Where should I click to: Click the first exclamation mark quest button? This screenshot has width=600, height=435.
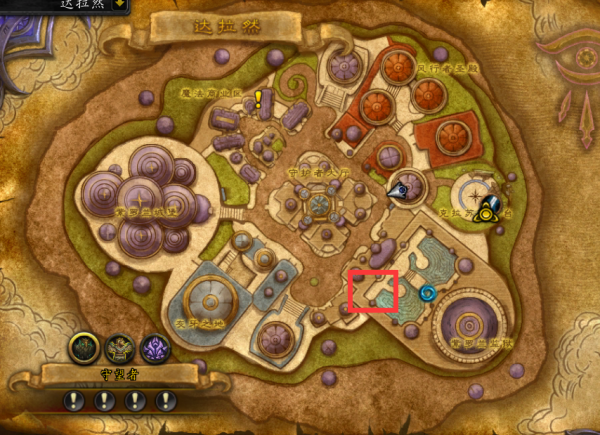click(73, 401)
